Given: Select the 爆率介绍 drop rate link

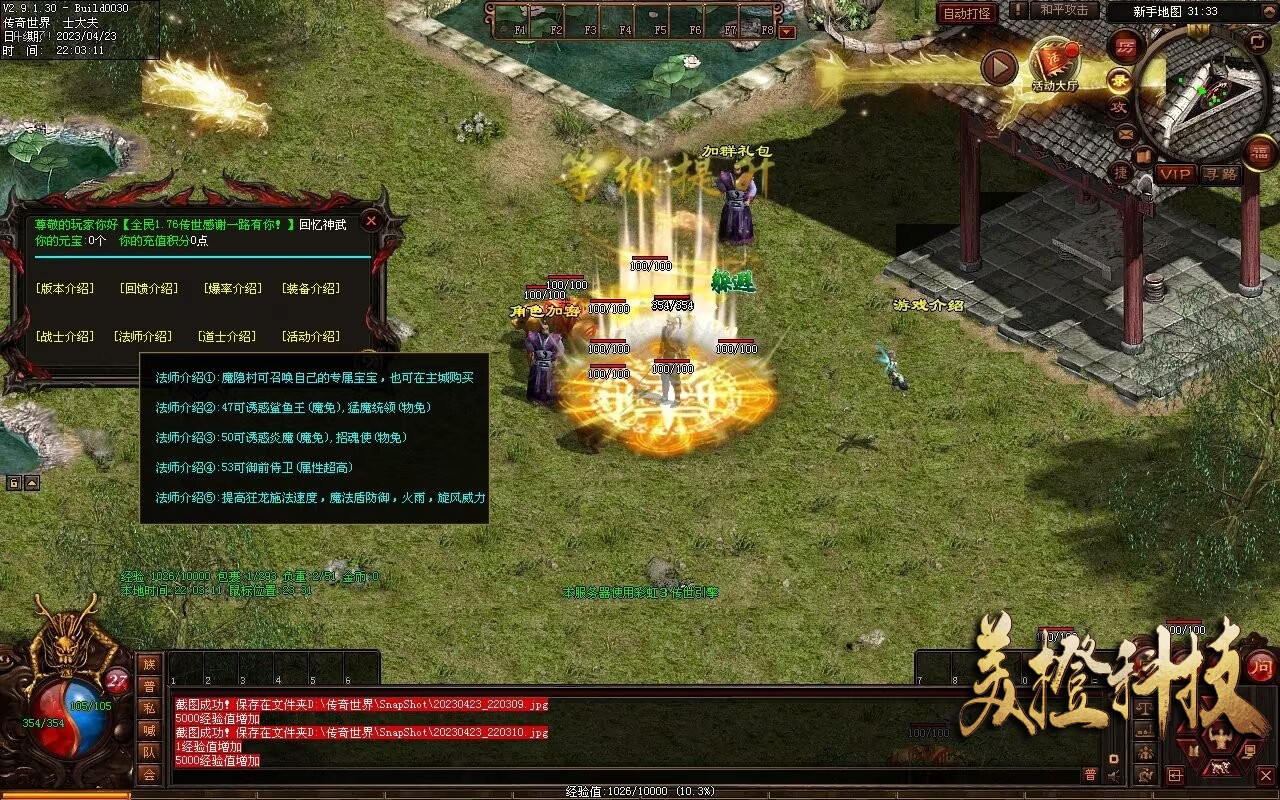Looking at the screenshot, I should (232, 289).
